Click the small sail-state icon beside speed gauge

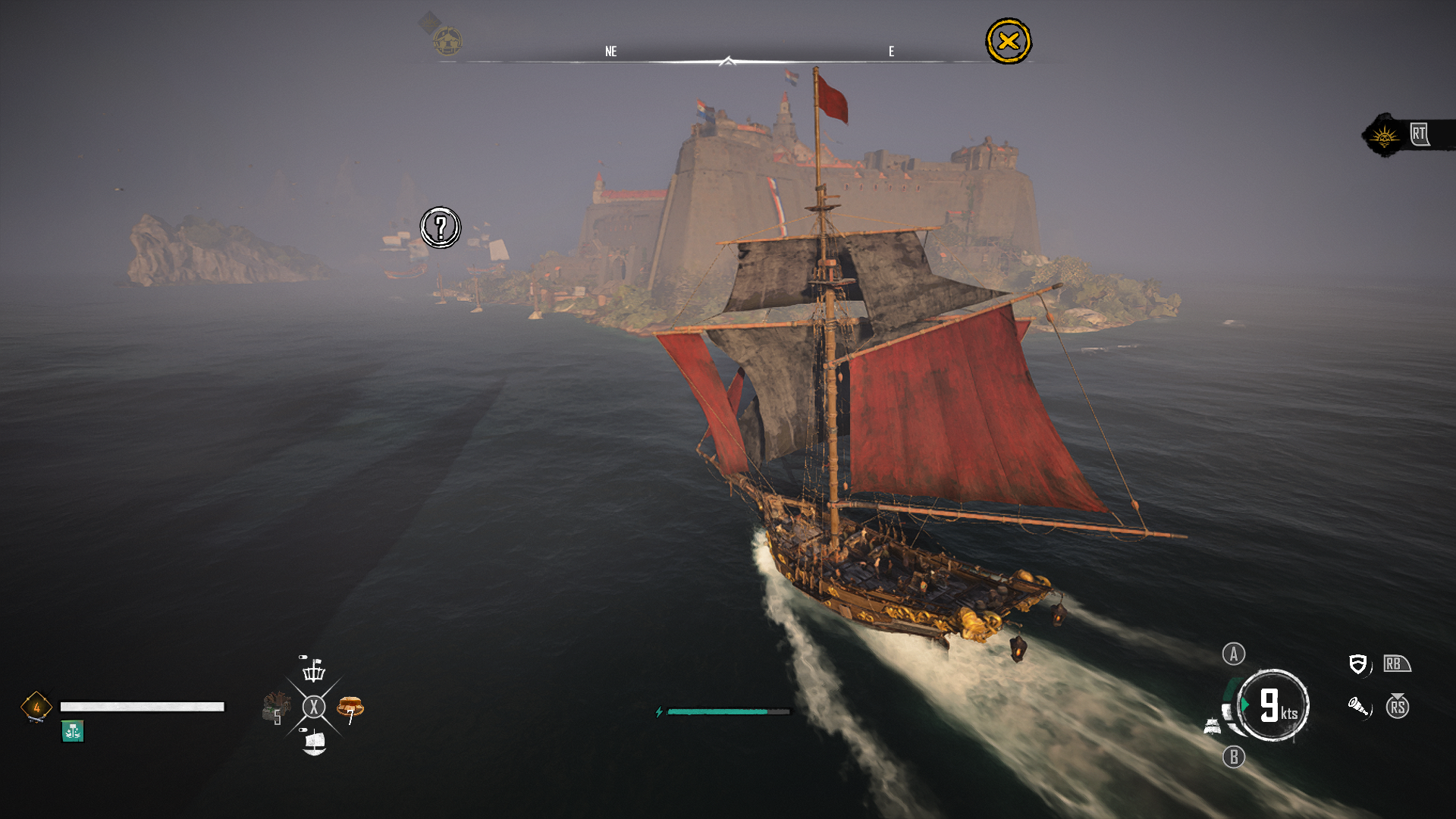pos(1212,726)
